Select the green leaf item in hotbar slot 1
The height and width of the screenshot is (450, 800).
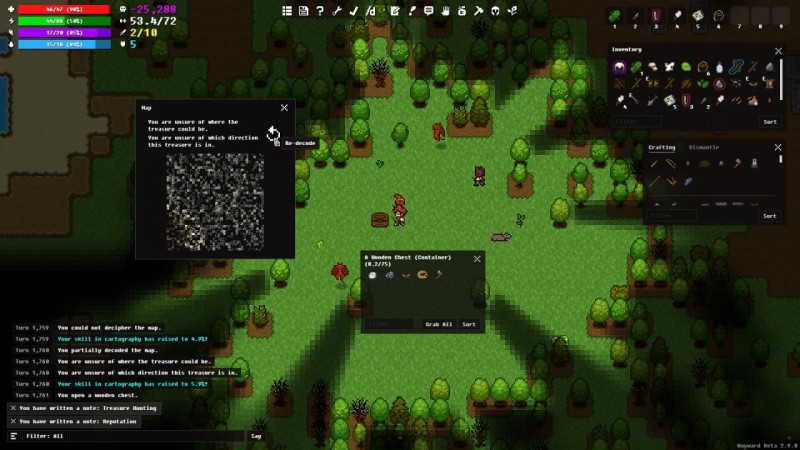[x=613, y=15]
